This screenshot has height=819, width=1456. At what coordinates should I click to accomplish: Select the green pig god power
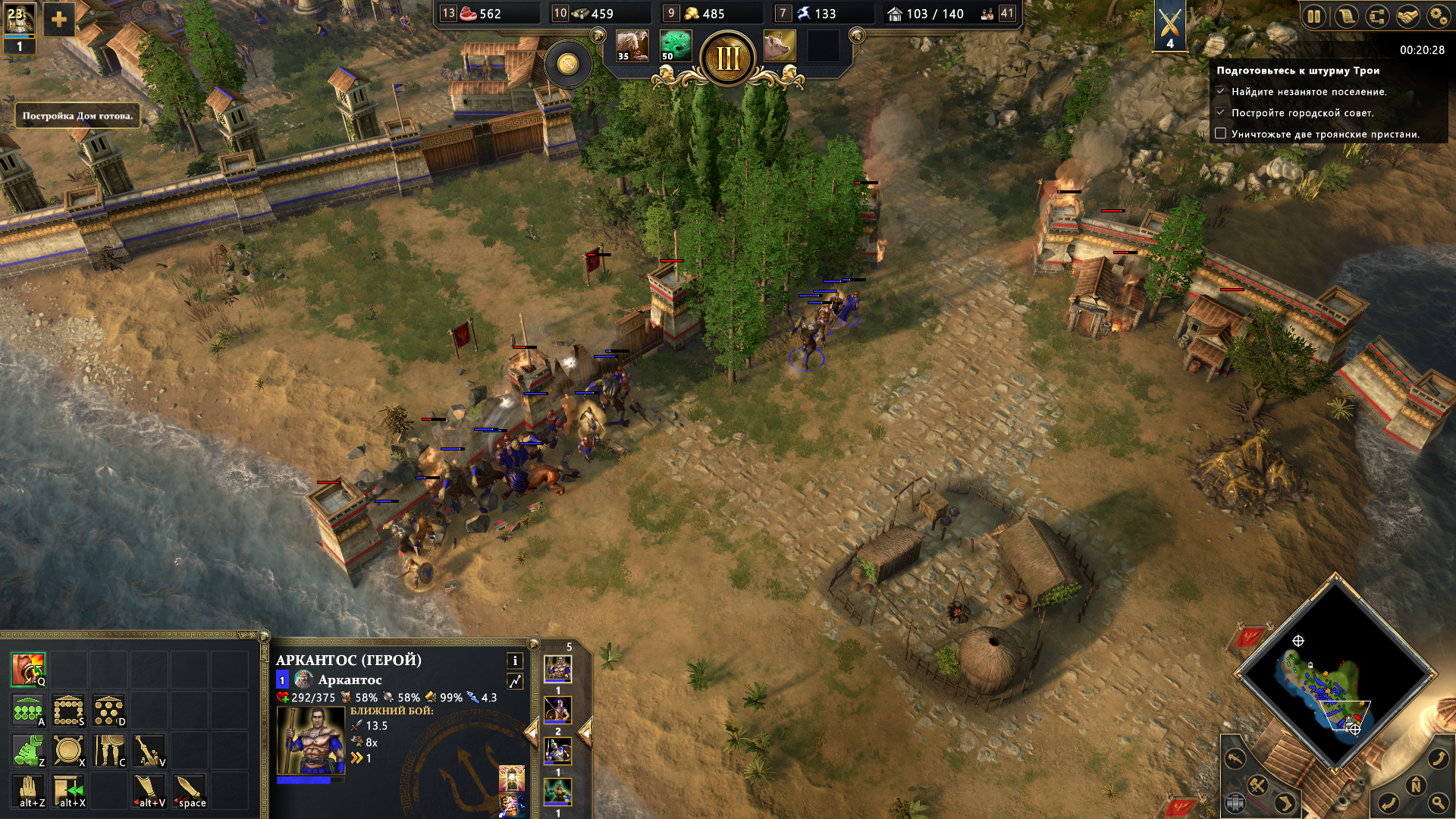click(x=675, y=45)
